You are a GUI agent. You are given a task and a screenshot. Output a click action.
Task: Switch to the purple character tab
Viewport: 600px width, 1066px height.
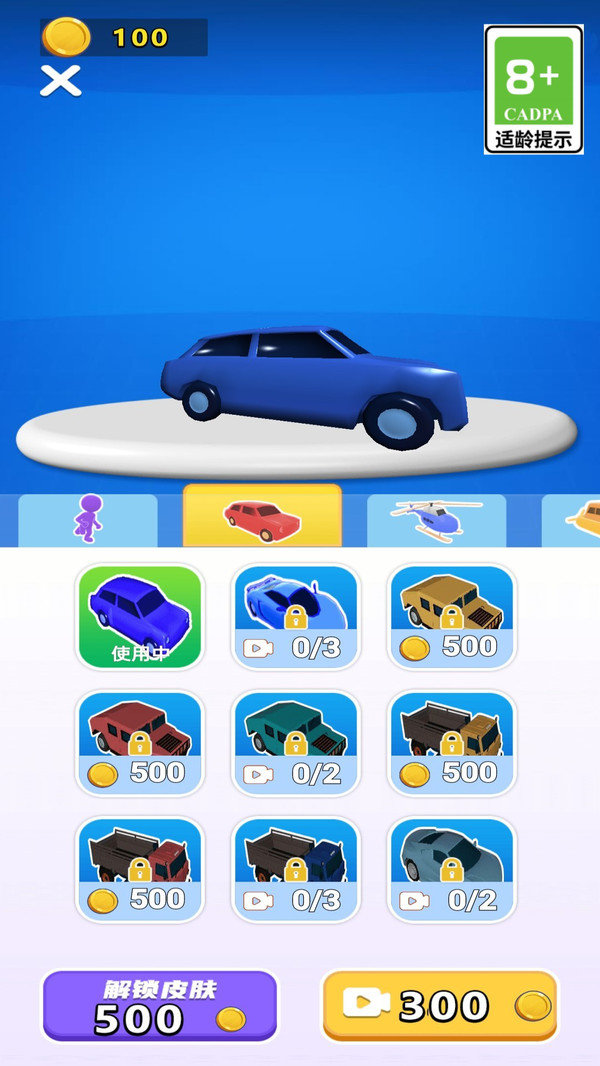88,519
